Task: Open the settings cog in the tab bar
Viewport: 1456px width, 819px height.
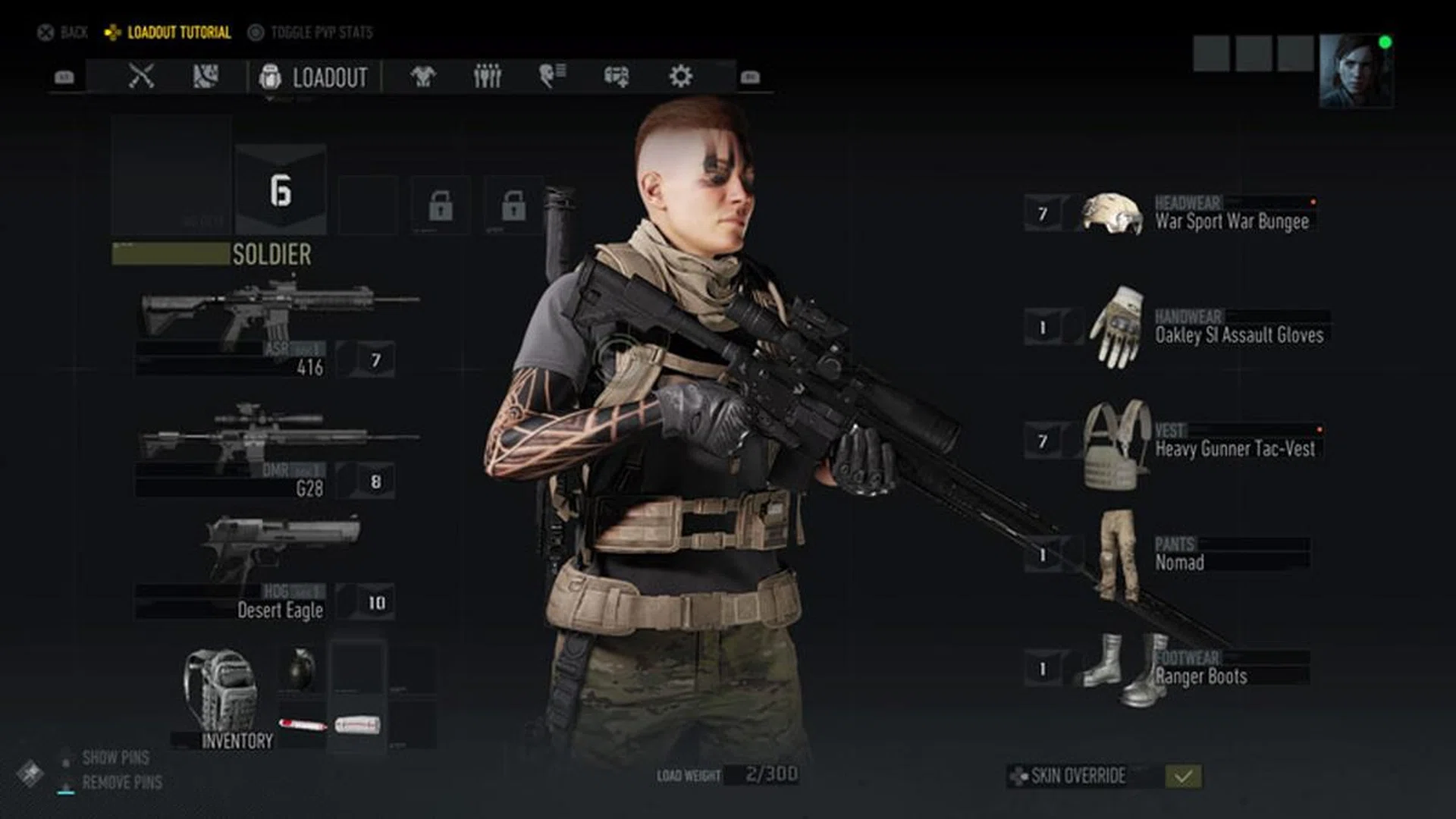Action: 681,76
